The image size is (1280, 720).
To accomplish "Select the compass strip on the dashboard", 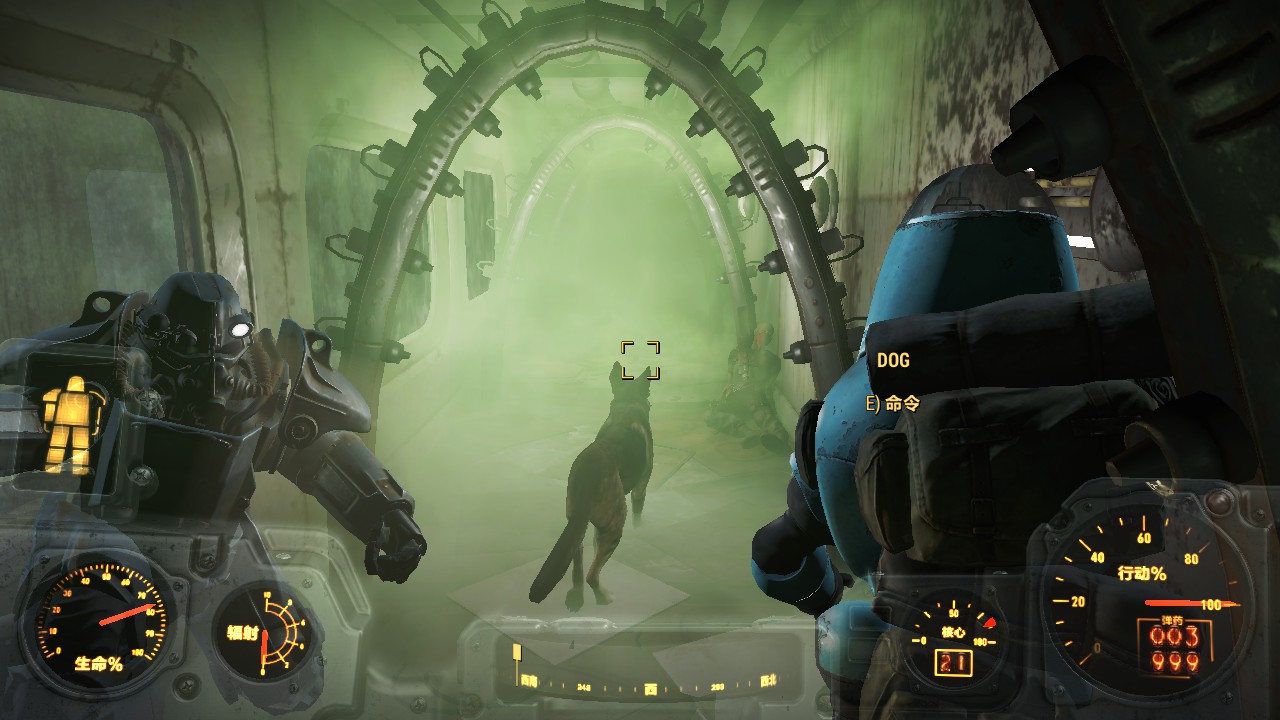I will 648,685.
